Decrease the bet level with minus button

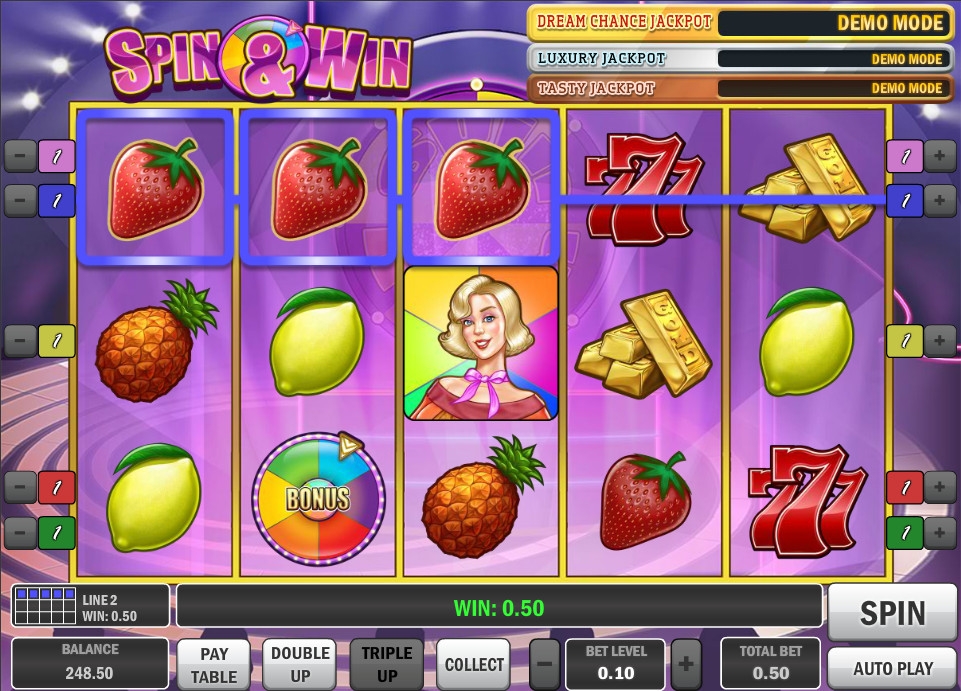tap(545, 664)
